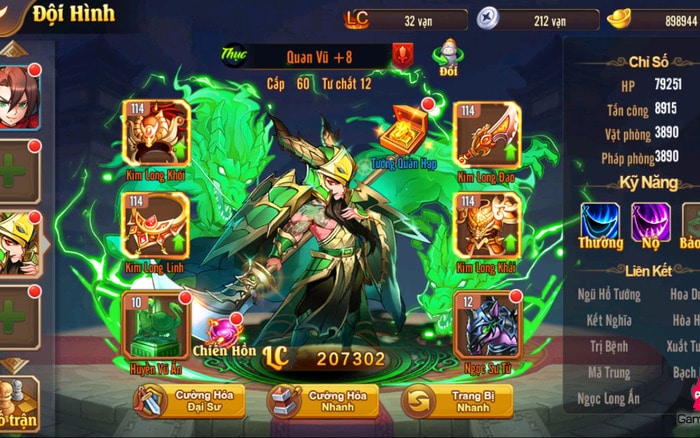The width and height of the screenshot is (700, 438).
Task: View the Thường normal skill icon
Action: (600, 221)
